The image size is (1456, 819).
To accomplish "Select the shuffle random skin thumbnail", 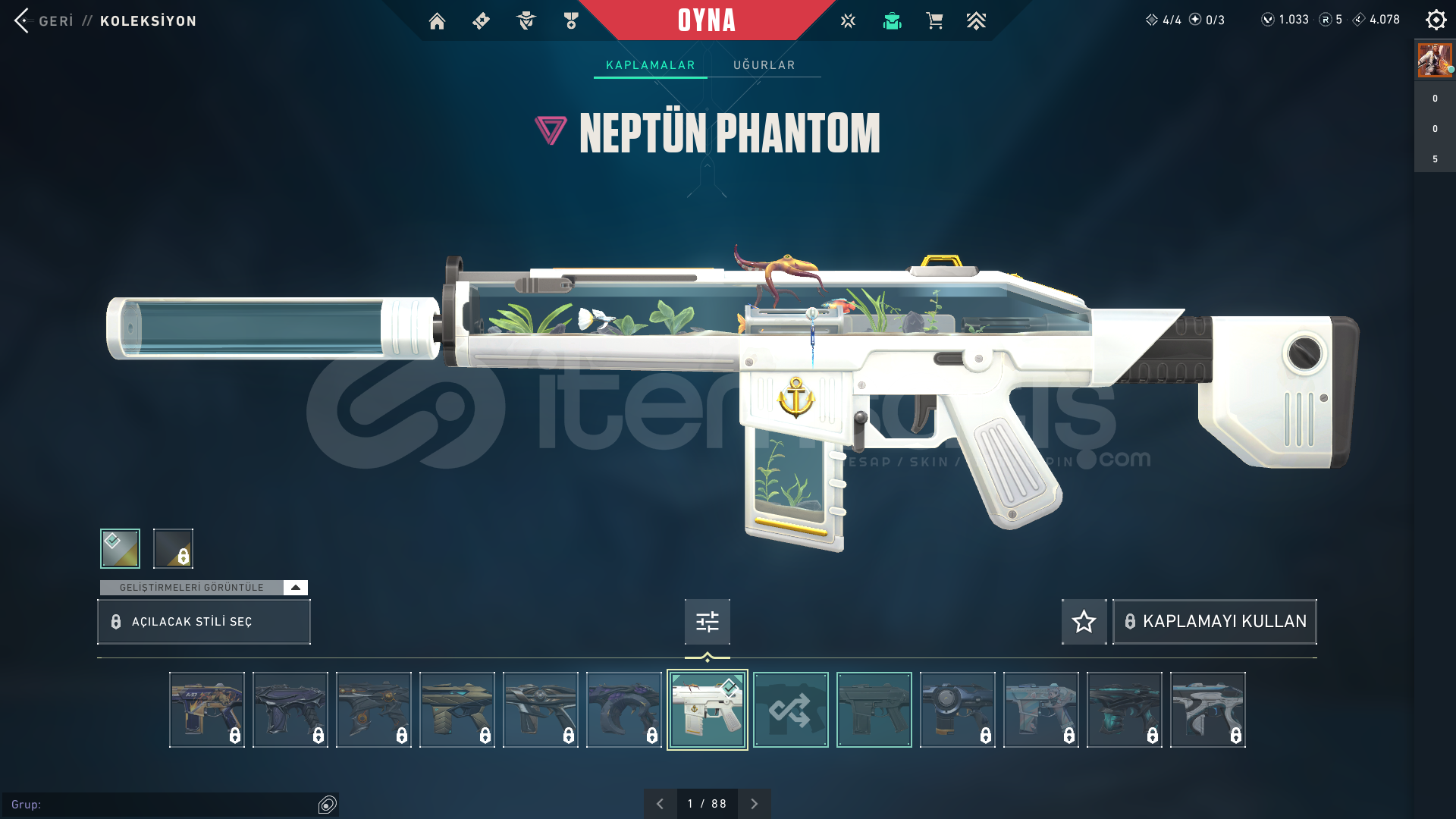I will (x=790, y=710).
